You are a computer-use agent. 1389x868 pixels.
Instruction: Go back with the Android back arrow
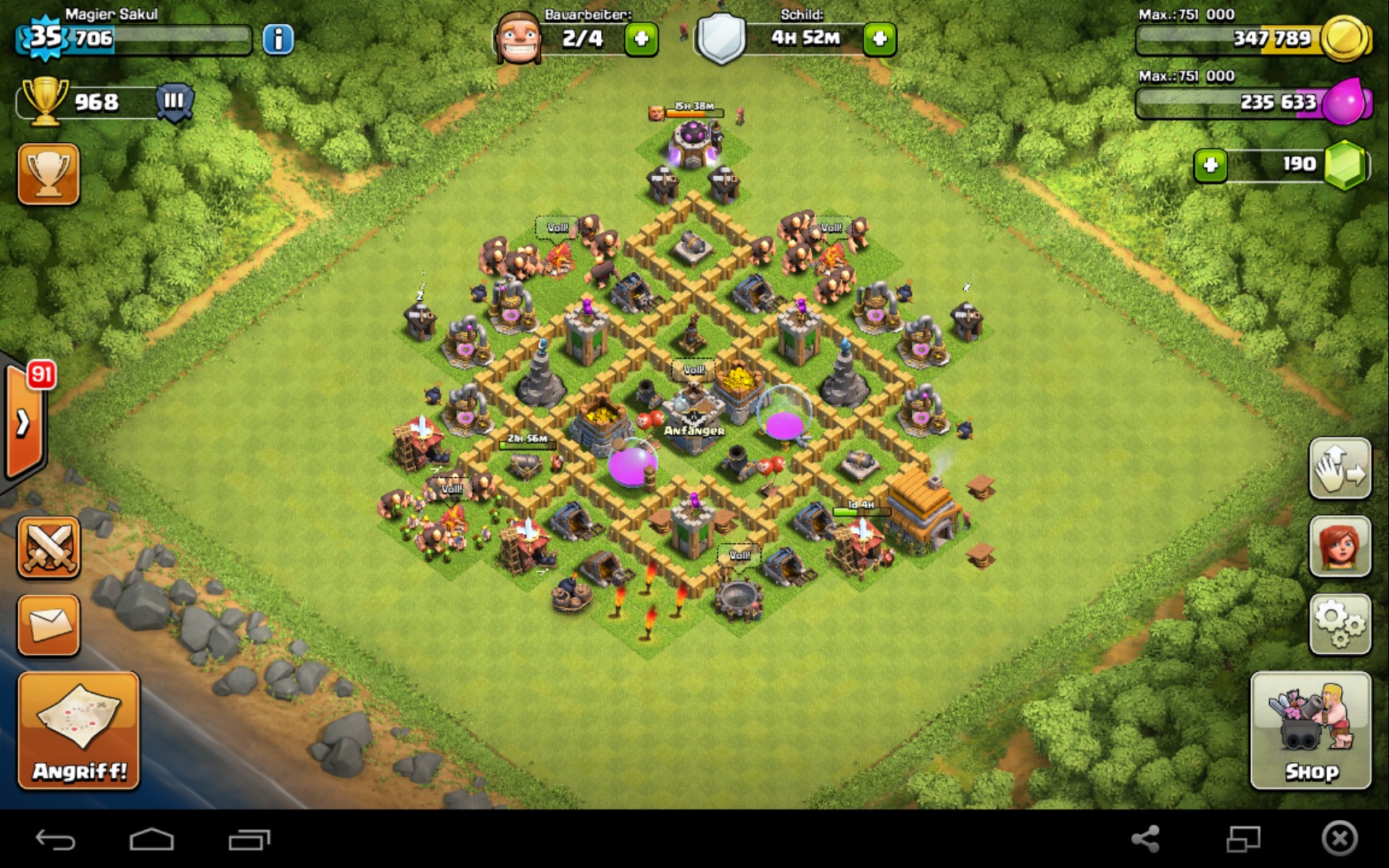click(x=55, y=841)
